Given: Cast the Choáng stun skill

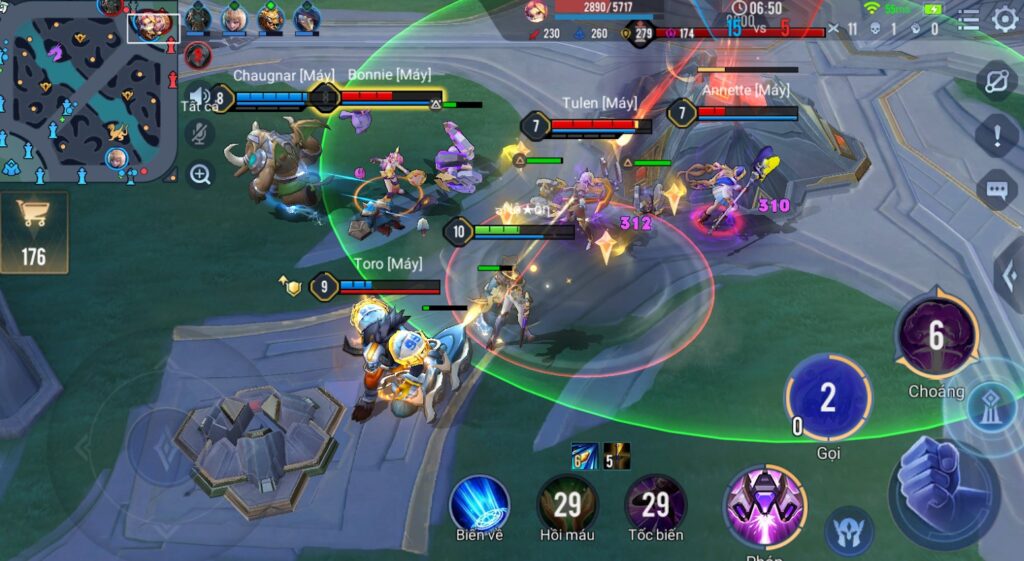Looking at the screenshot, I should pyautogui.click(x=936, y=336).
